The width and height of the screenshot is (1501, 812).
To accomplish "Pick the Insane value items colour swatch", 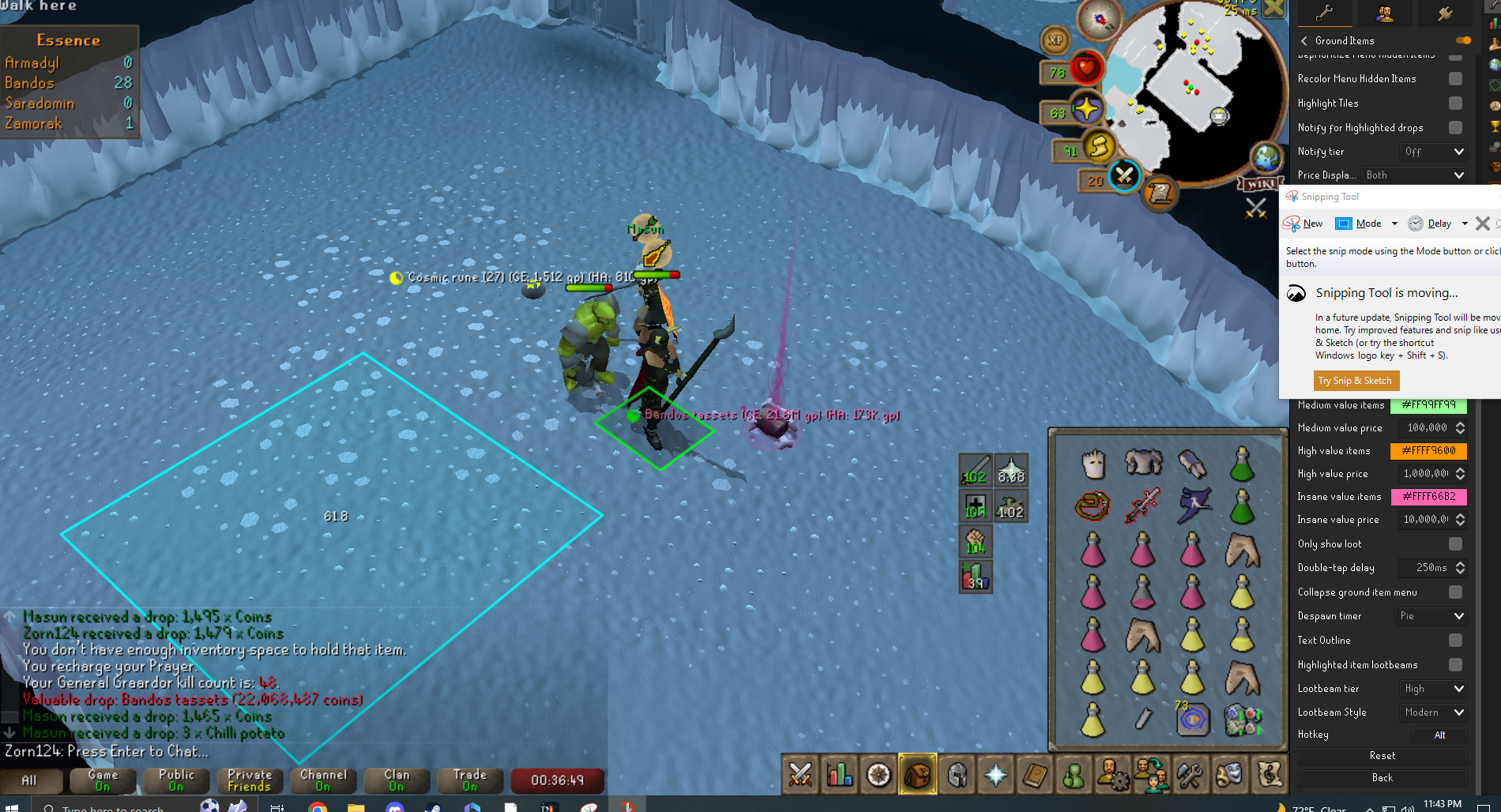I will (1428, 497).
